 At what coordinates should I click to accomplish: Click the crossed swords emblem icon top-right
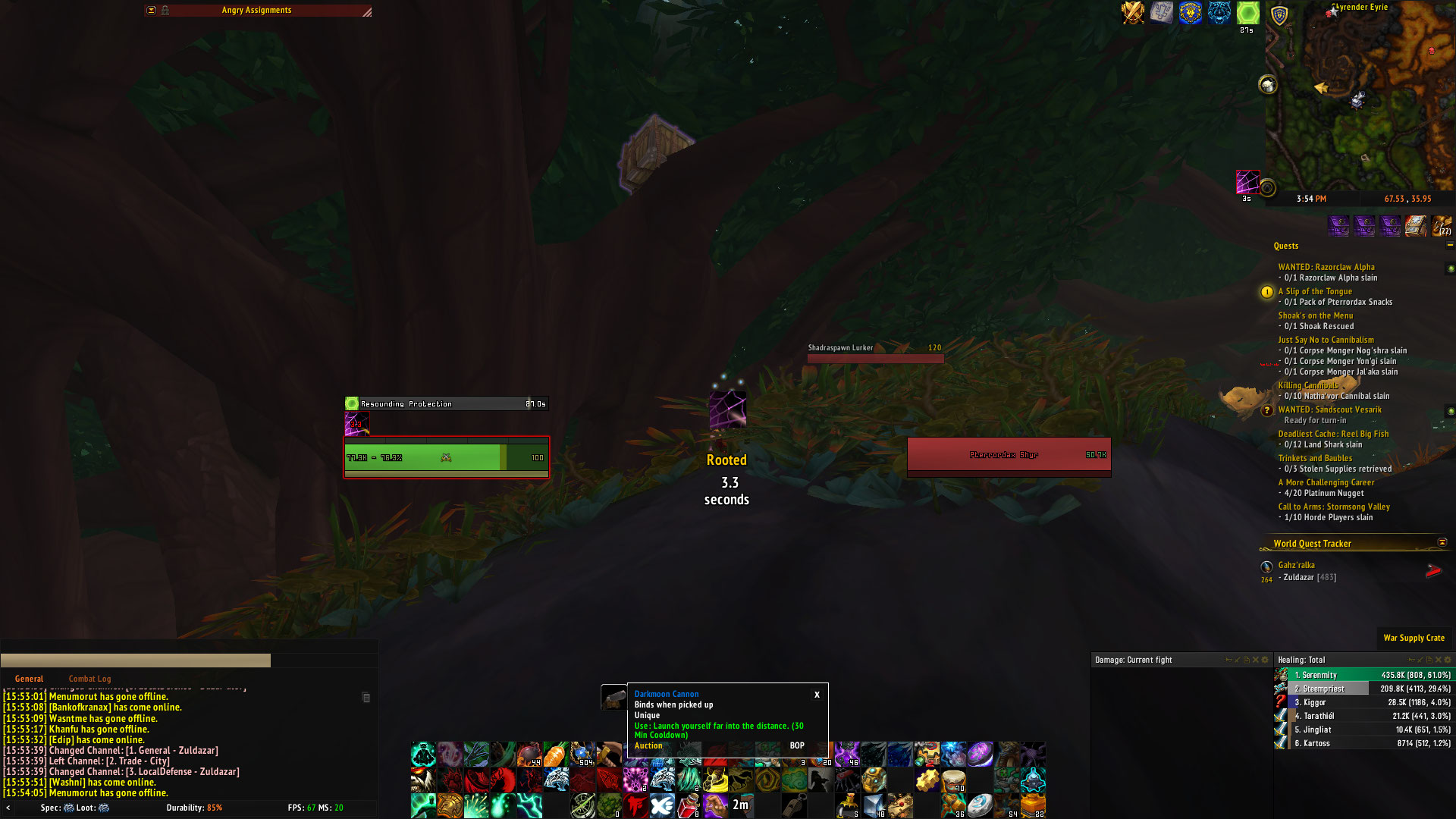tap(1134, 11)
